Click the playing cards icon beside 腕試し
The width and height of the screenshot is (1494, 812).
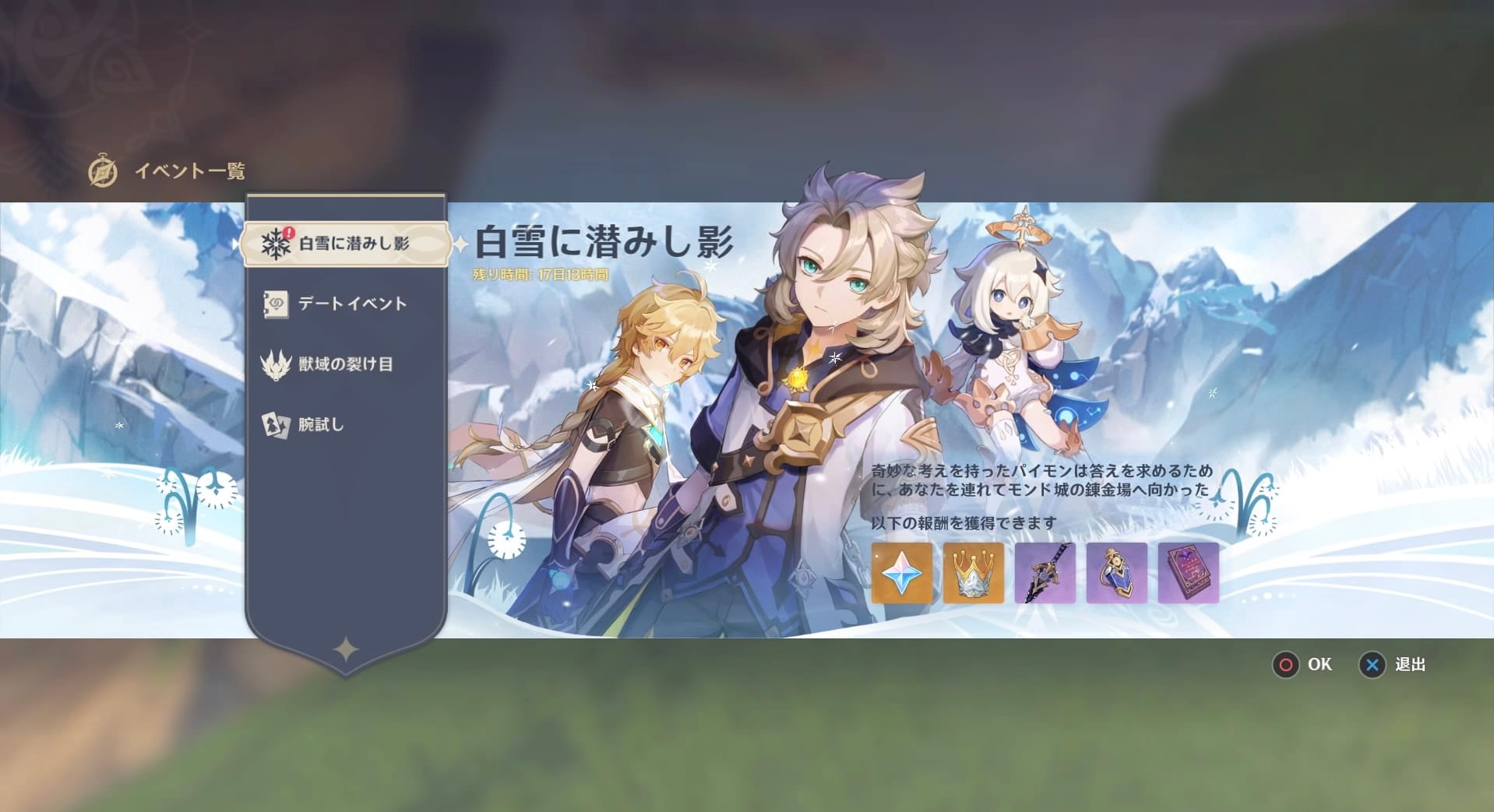274,424
